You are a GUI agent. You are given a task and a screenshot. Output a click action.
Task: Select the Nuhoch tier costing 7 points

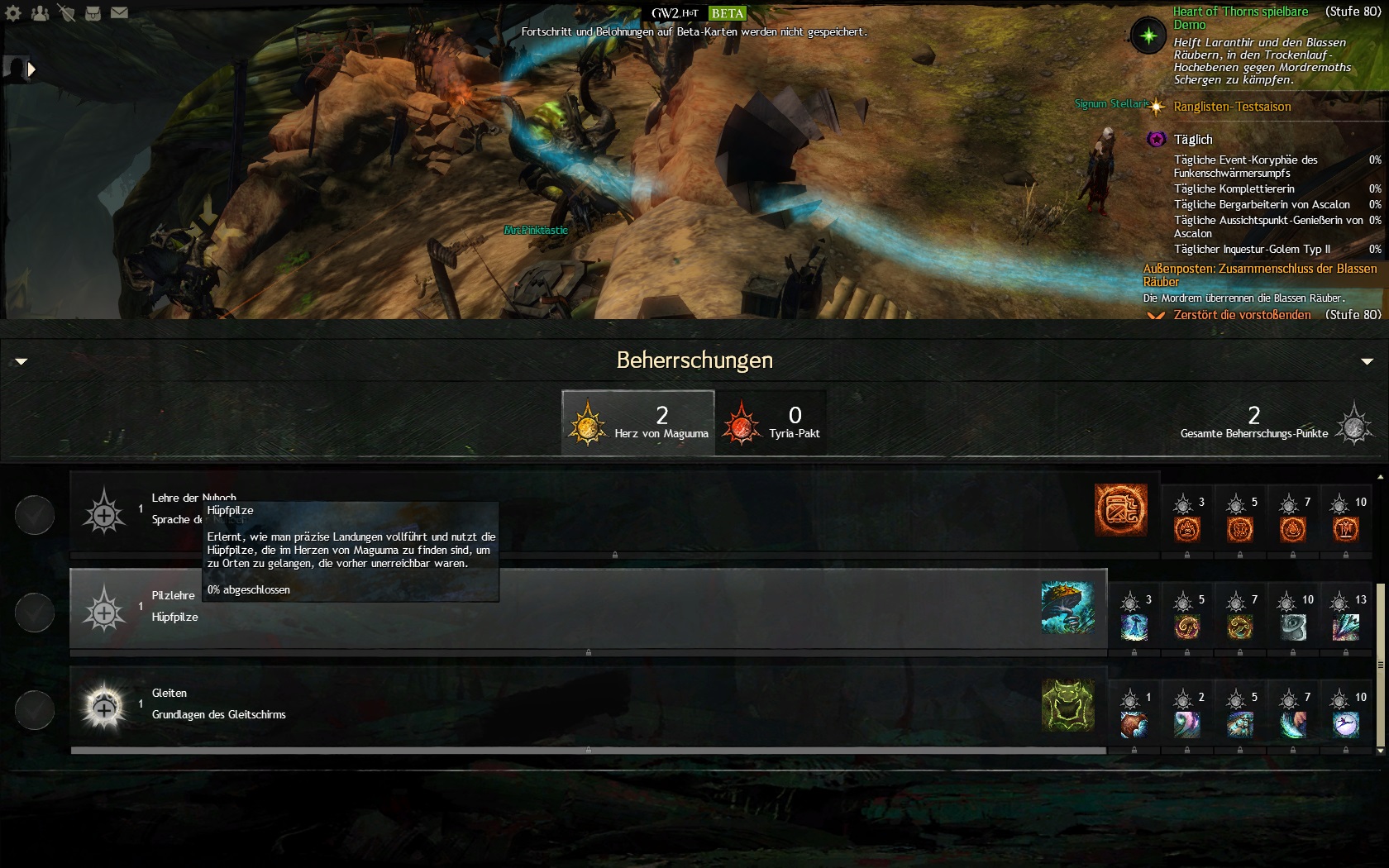point(1293,520)
